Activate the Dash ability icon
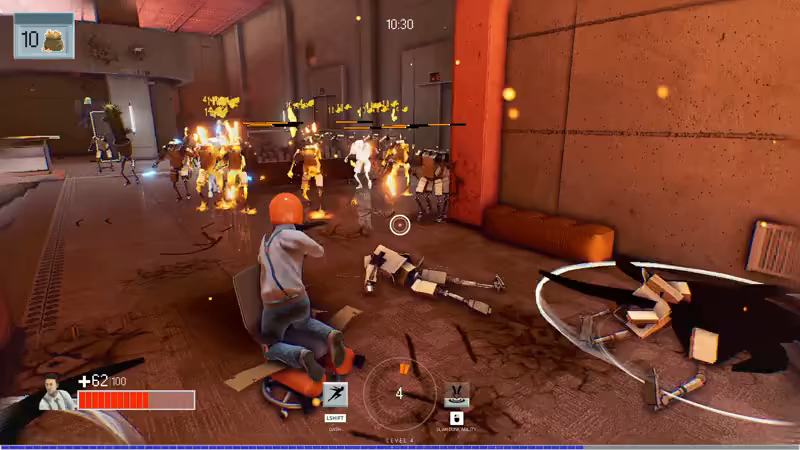The width and height of the screenshot is (800, 450). point(335,395)
